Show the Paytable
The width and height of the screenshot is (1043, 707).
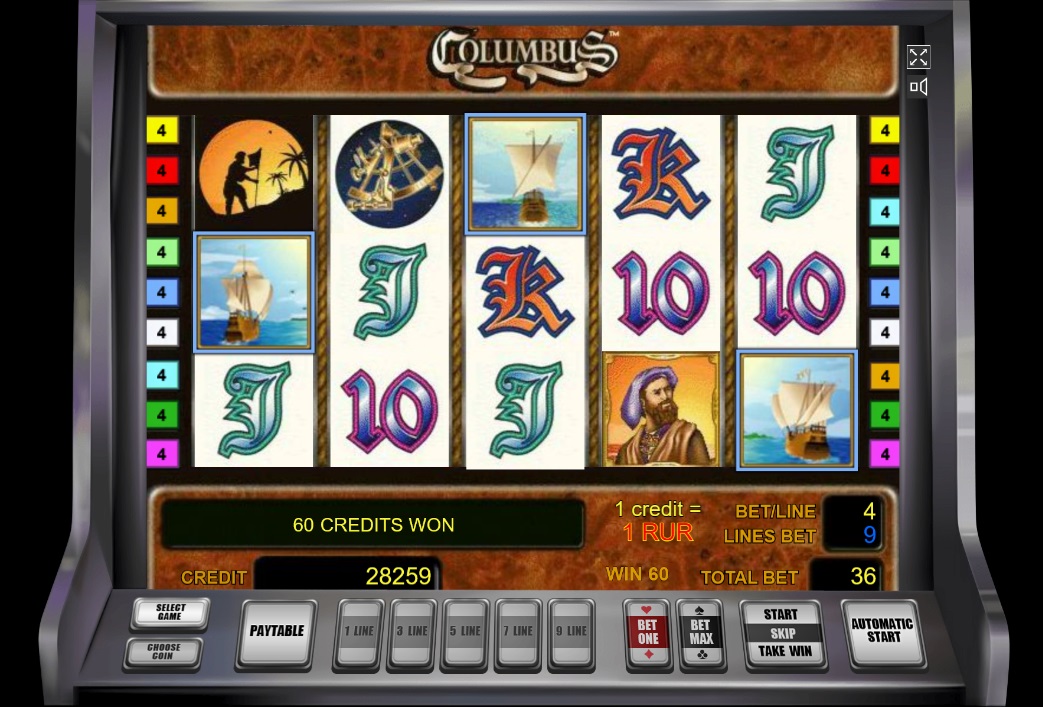(x=276, y=632)
